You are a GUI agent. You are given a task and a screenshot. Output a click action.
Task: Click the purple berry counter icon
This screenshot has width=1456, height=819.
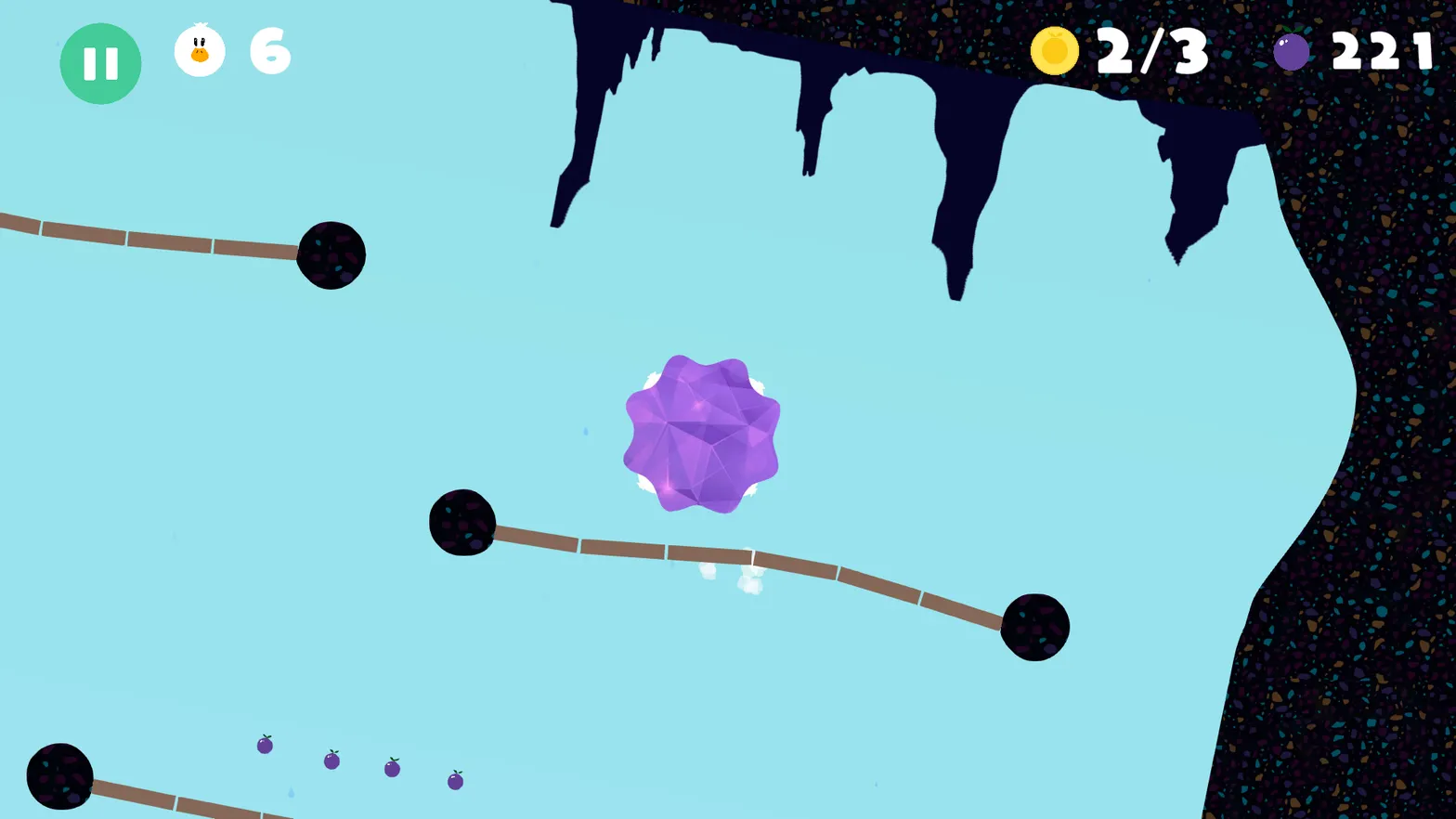coord(1291,53)
